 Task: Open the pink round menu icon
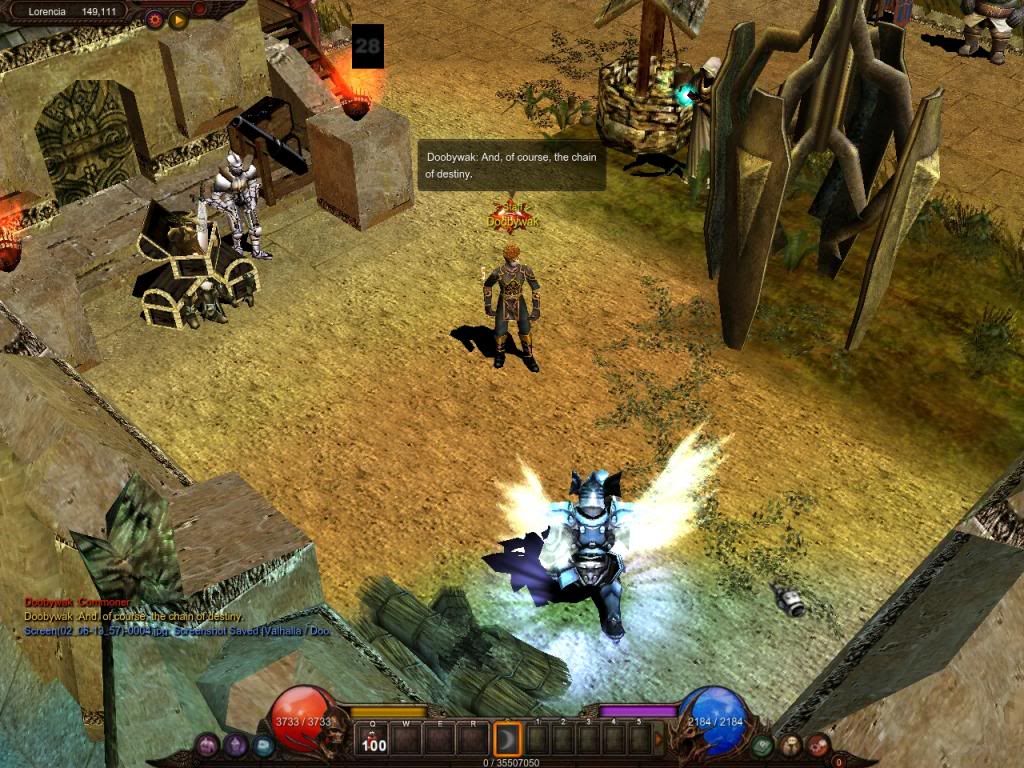coord(207,745)
